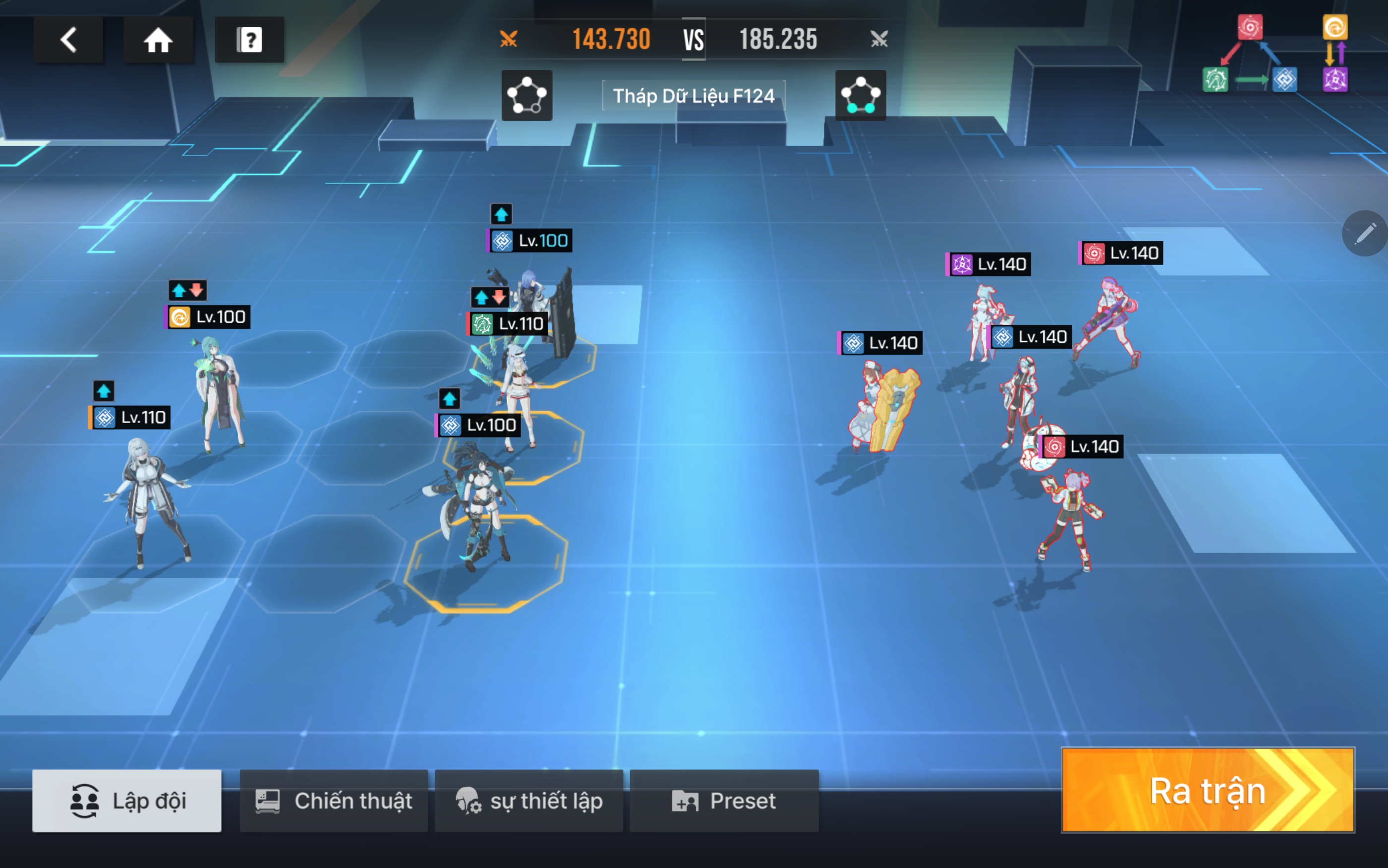Open your team's formation icon
This screenshot has width=1388, height=868.
[526, 95]
